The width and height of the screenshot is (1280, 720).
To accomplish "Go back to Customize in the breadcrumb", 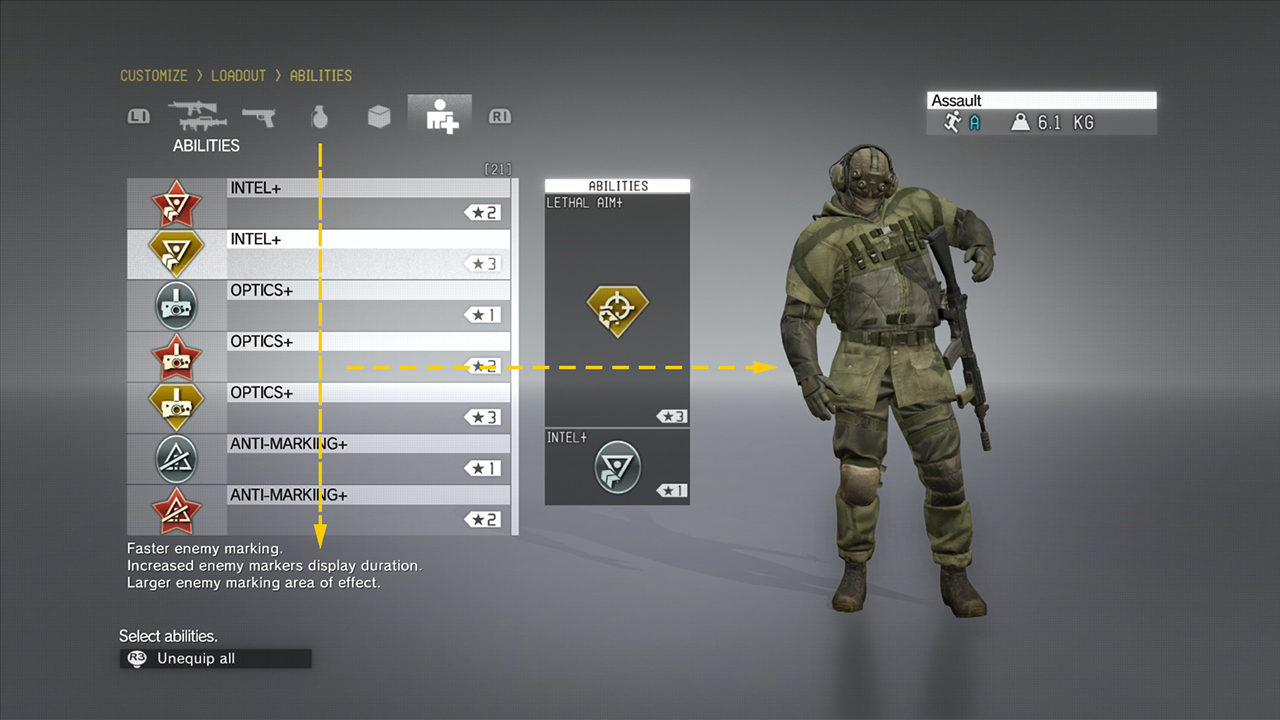I will coord(153,76).
